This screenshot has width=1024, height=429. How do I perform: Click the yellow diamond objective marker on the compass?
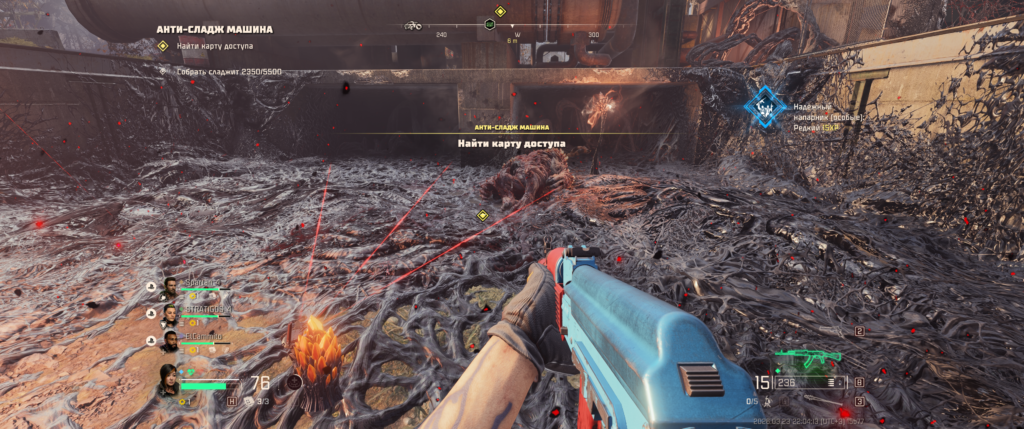click(x=500, y=13)
